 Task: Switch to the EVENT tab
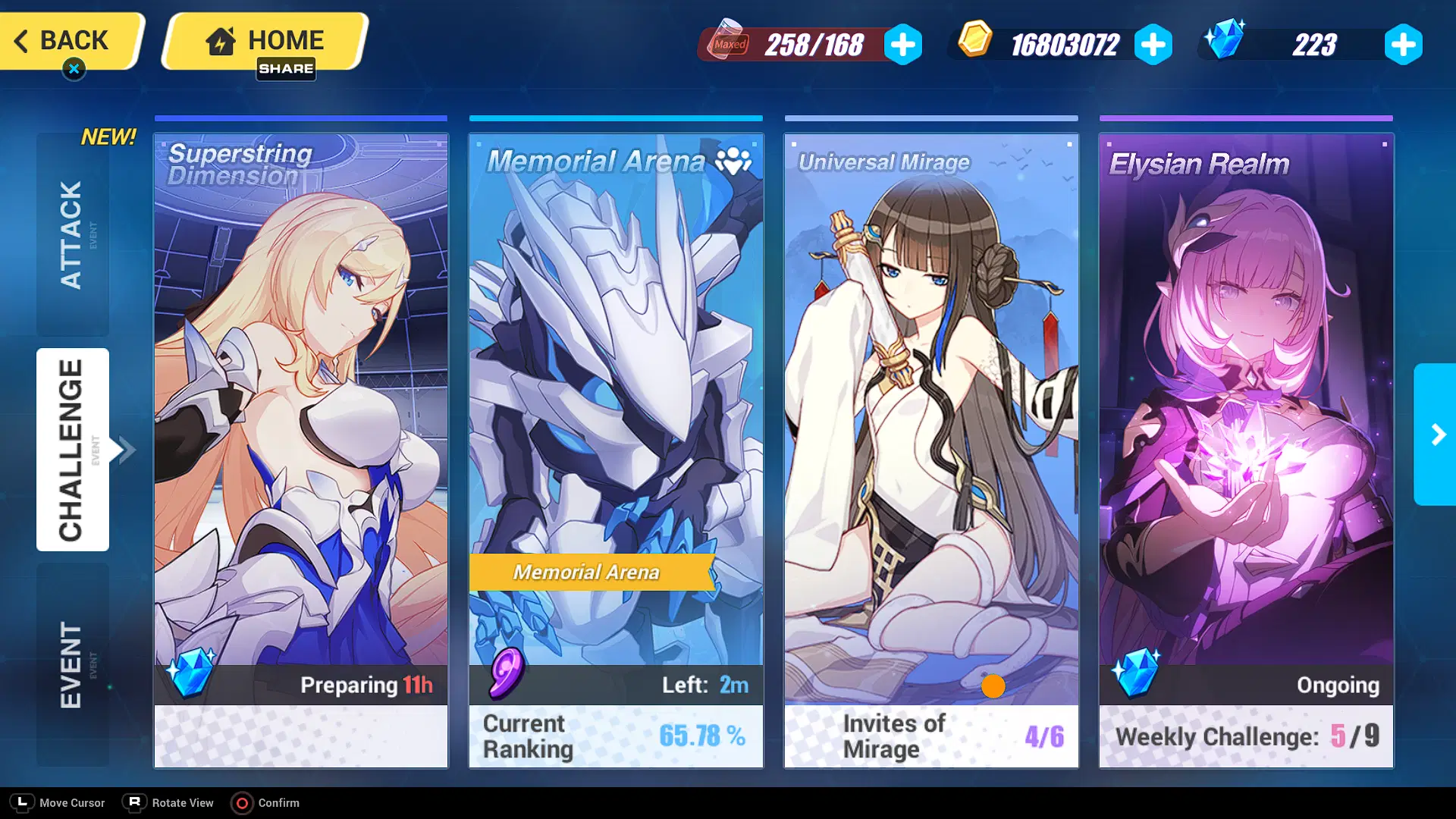point(73,662)
